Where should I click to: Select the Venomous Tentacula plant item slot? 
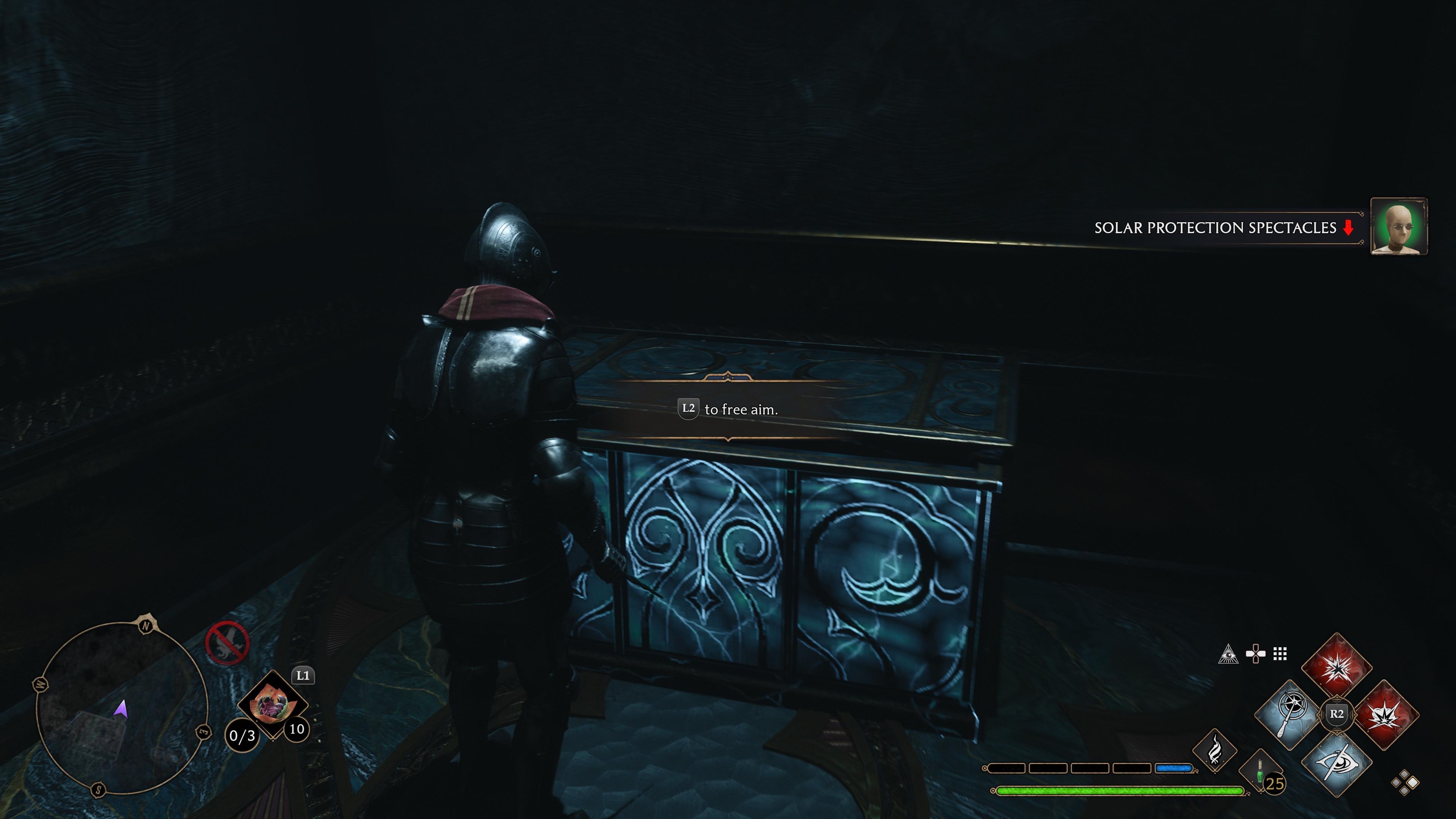pyautogui.click(x=273, y=704)
